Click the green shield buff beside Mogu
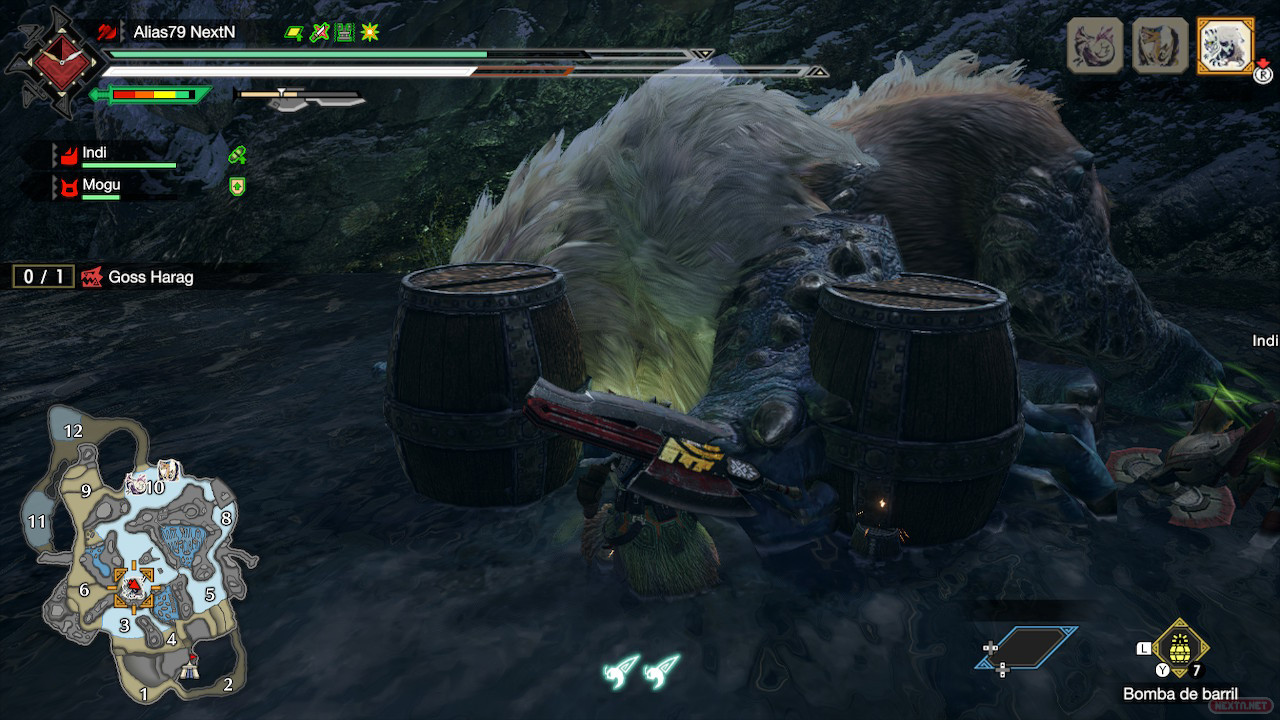1280x720 pixels. pos(237,186)
